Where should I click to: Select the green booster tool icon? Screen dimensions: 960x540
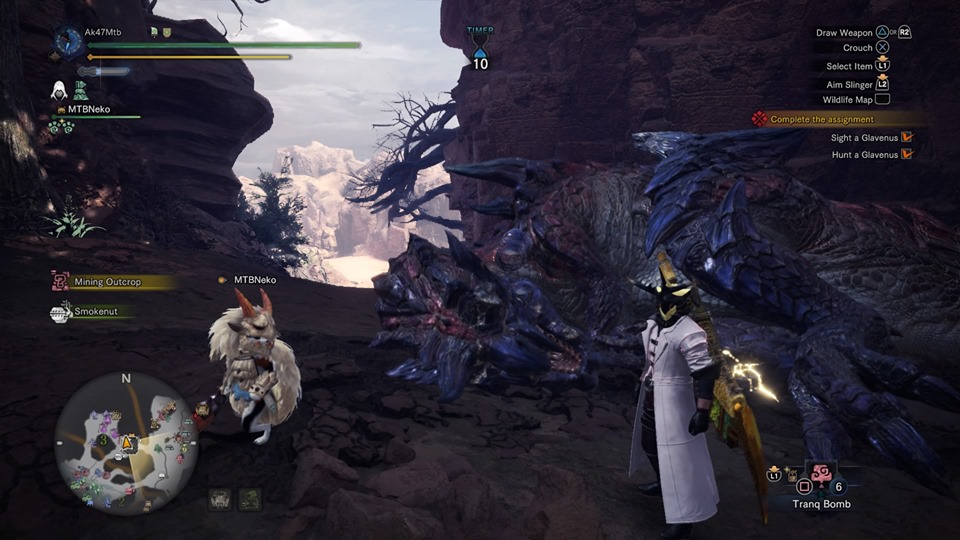pyautogui.click(x=81, y=90)
